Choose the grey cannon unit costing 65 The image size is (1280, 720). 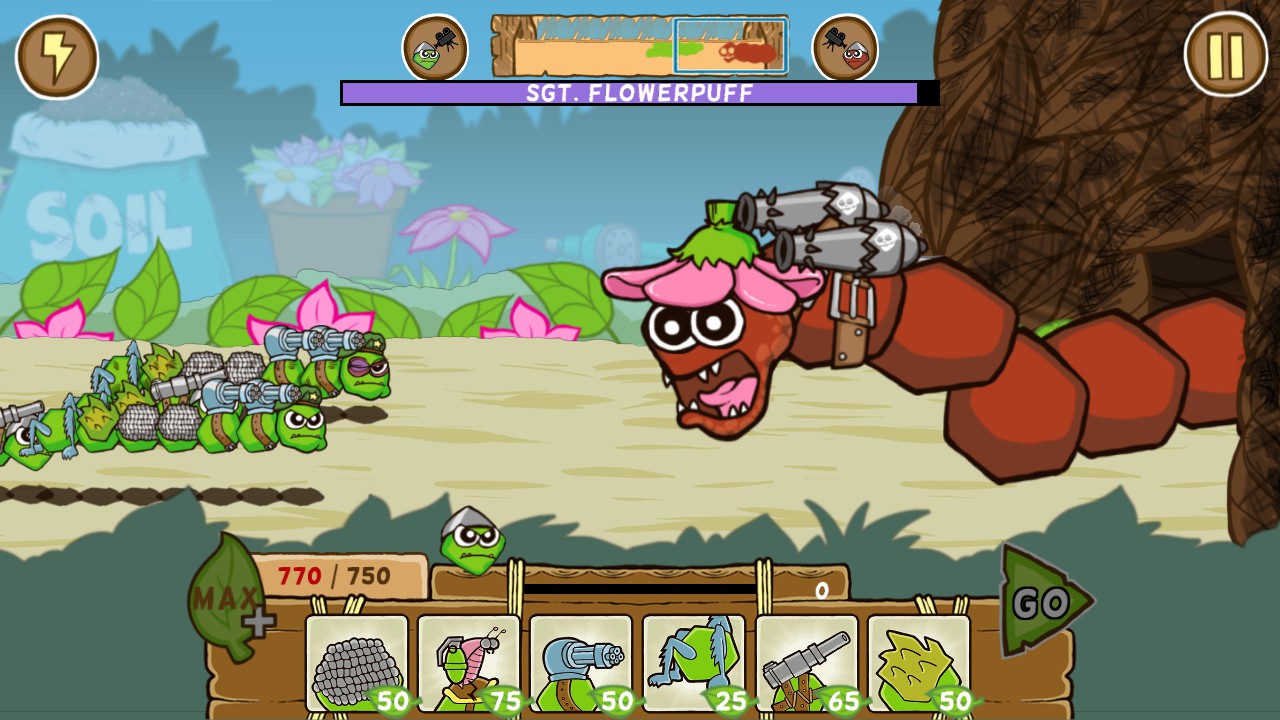[807, 664]
